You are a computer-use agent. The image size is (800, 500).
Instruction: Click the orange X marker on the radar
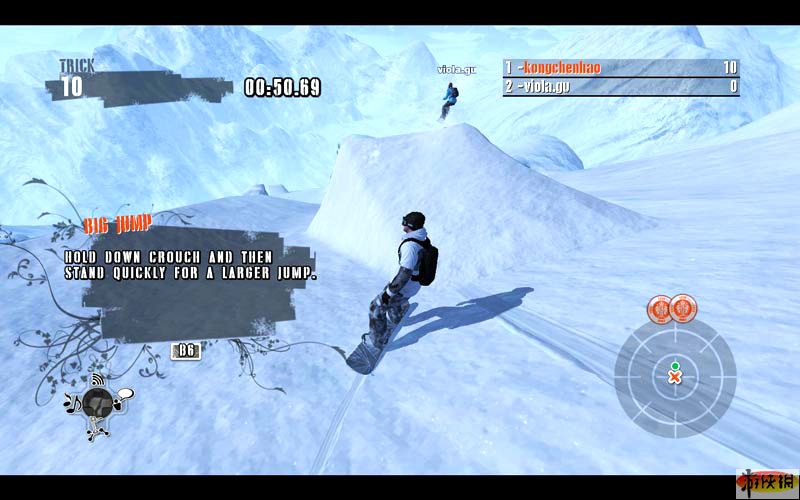pyautogui.click(x=675, y=378)
